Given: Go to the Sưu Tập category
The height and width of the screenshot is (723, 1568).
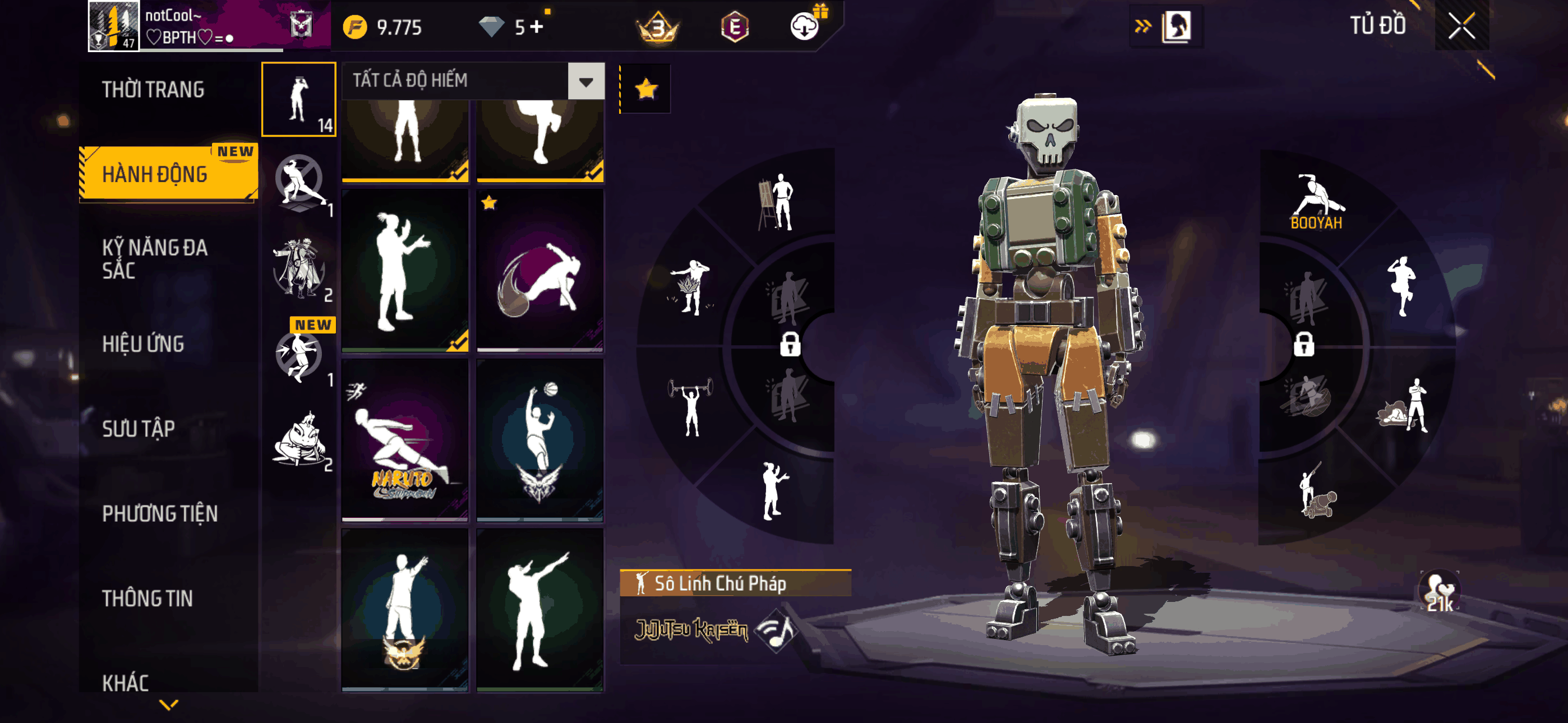Looking at the screenshot, I should click(x=138, y=428).
